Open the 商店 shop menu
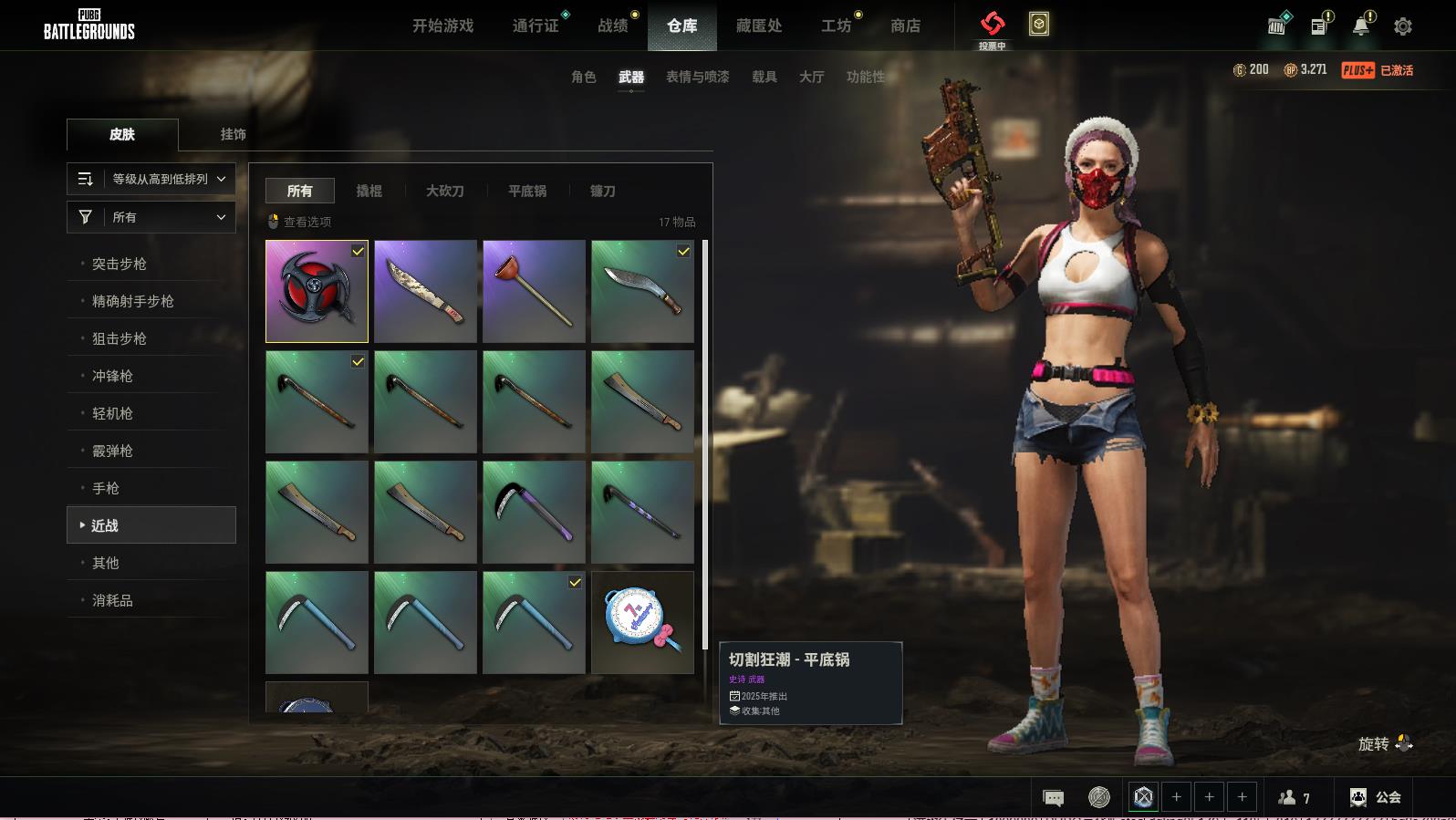Viewport: 1456px width, 820px height. click(x=905, y=26)
